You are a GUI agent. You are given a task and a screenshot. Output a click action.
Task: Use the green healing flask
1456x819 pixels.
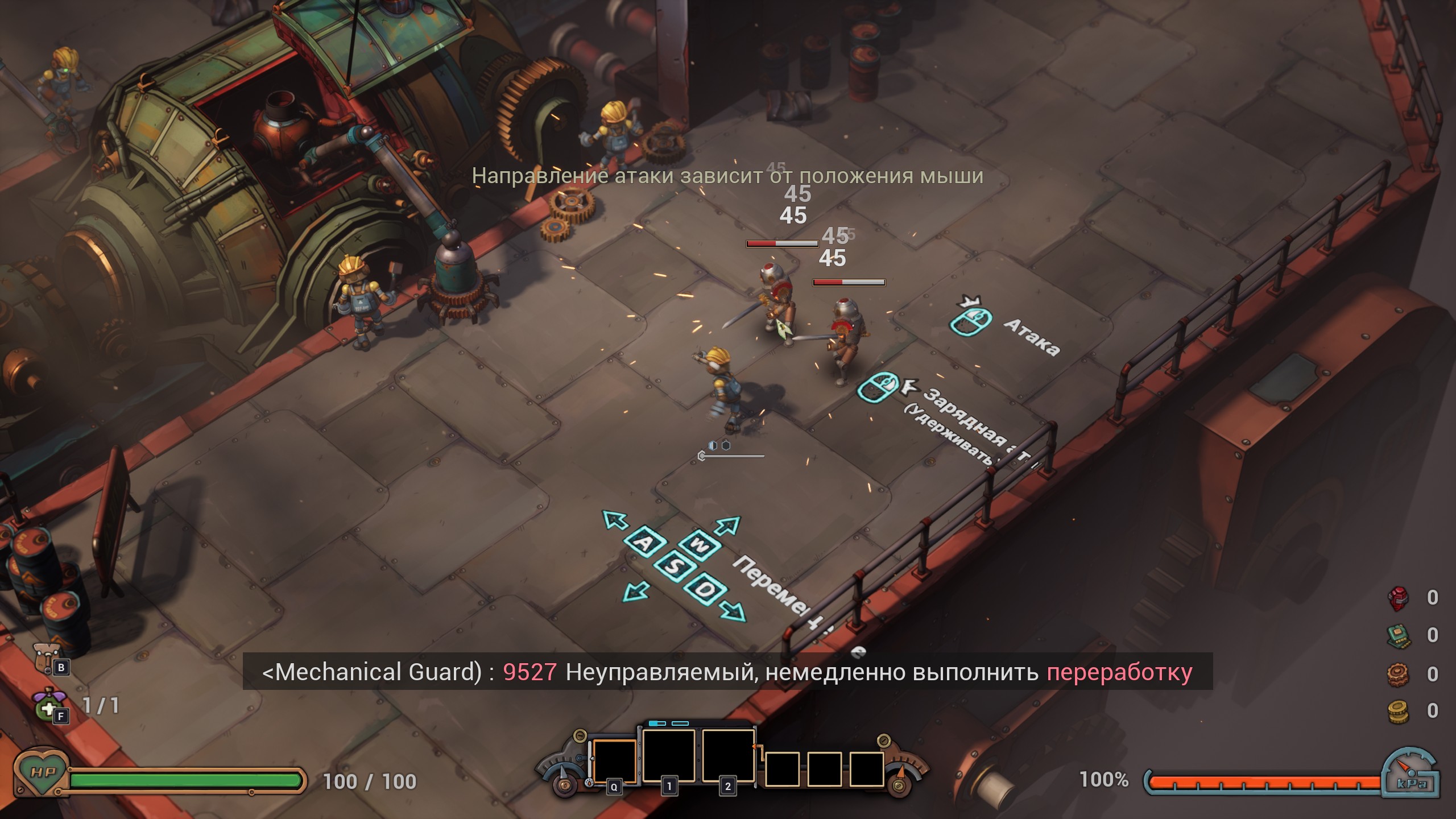point(47,705)
